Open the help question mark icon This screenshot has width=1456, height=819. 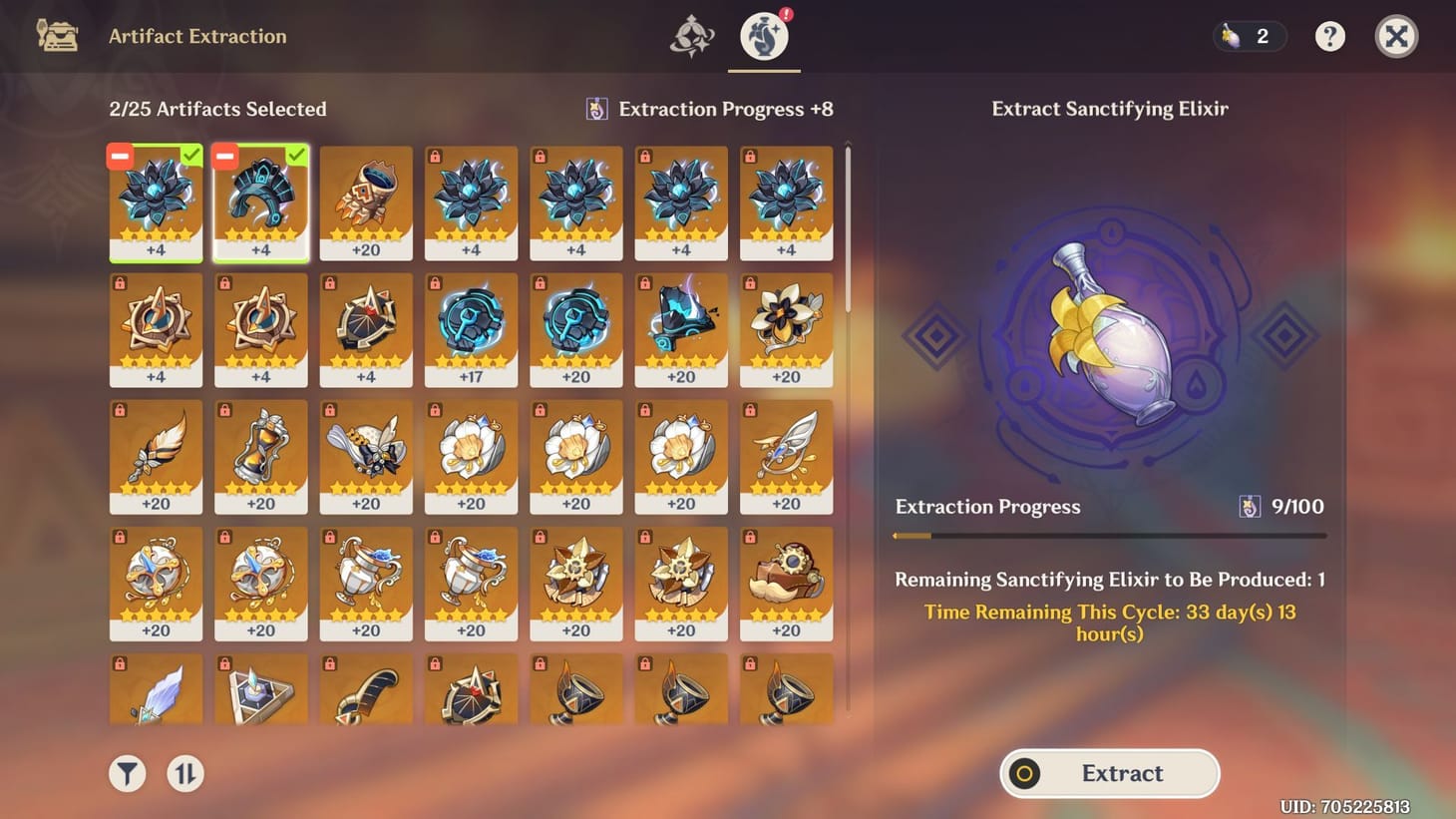[1330, 36]
